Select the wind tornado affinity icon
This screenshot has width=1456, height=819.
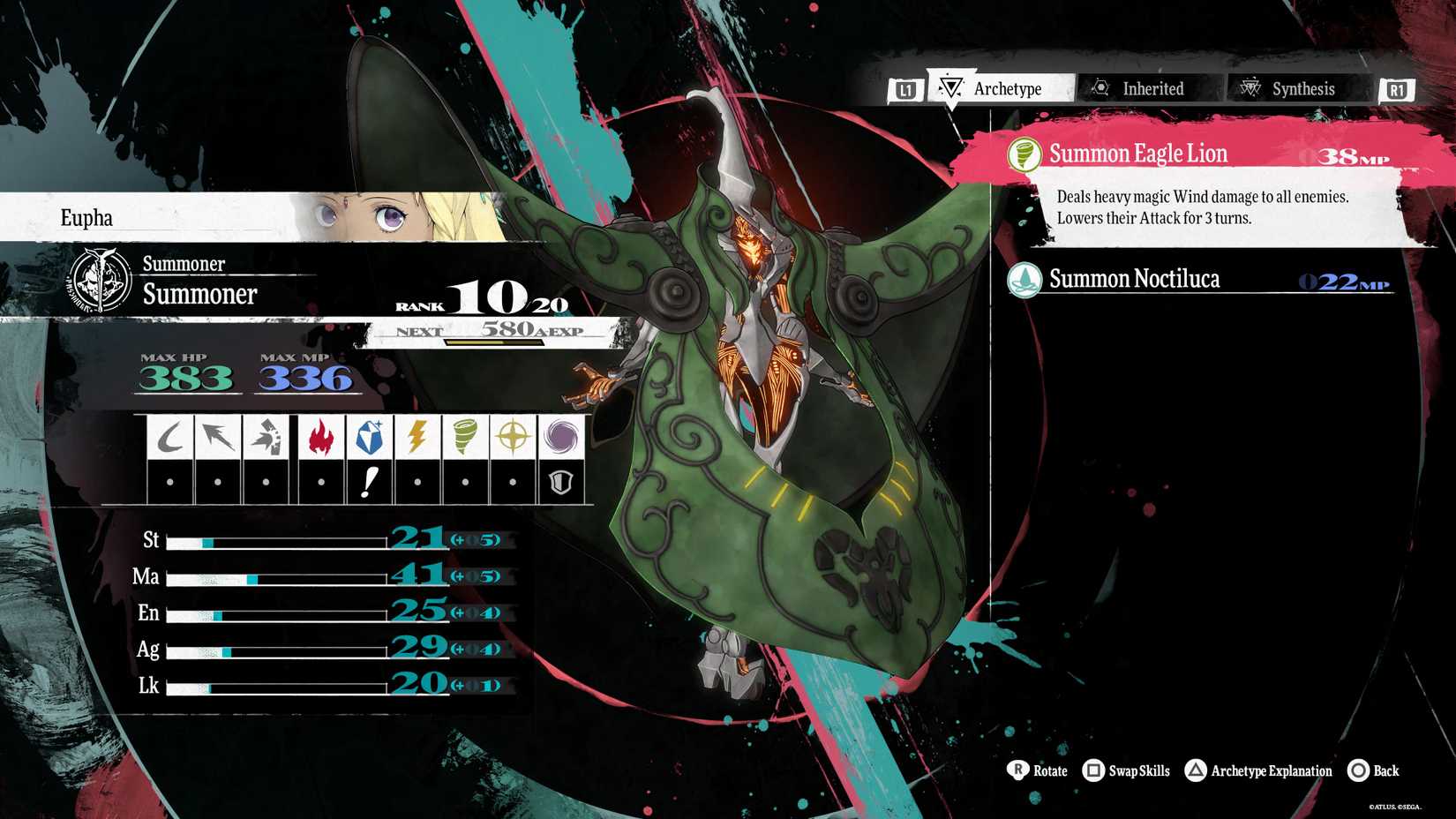pos(466,437)
